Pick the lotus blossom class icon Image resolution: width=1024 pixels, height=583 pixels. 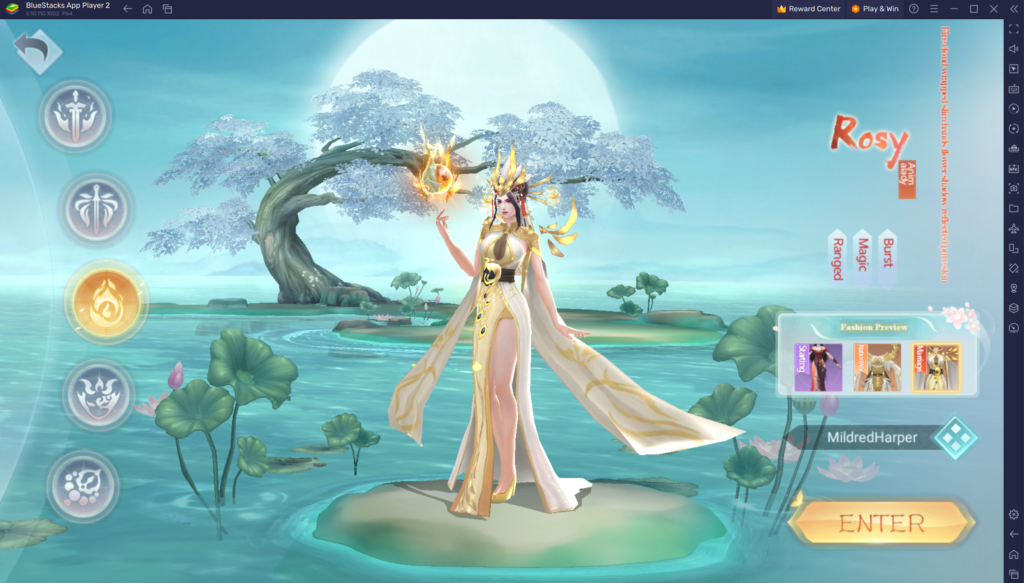click(x=97, y=394)
